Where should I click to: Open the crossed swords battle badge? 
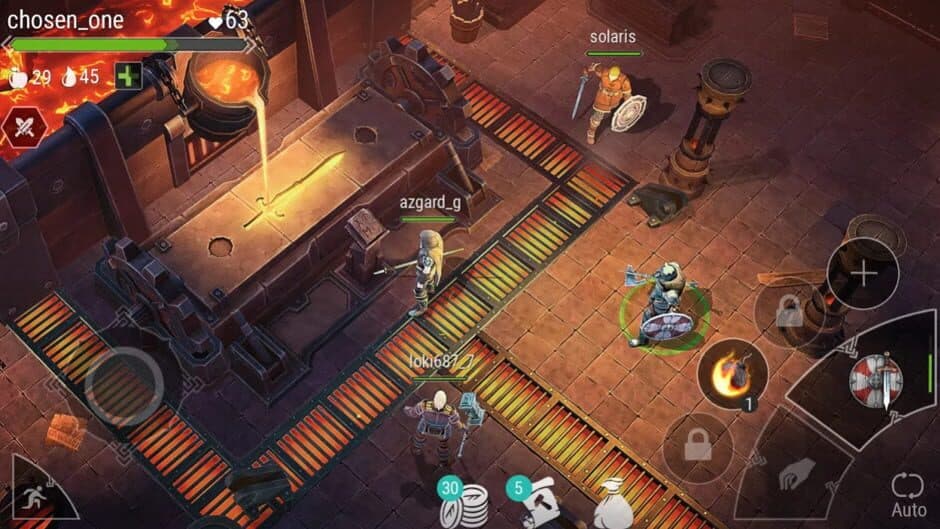pyautogui.click(x=20, y=127)
